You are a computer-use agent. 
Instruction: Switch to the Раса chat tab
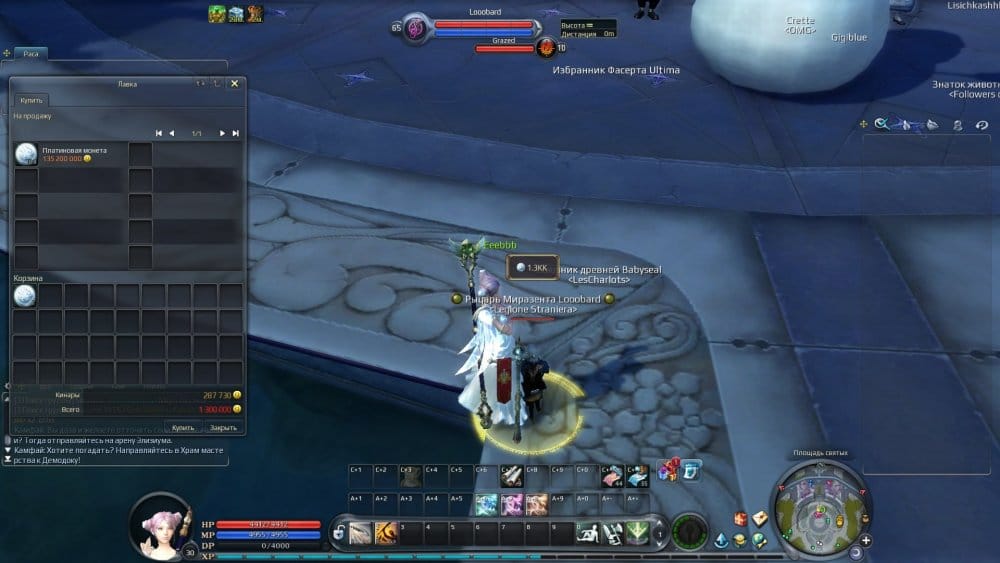click(x=31, y=54)
